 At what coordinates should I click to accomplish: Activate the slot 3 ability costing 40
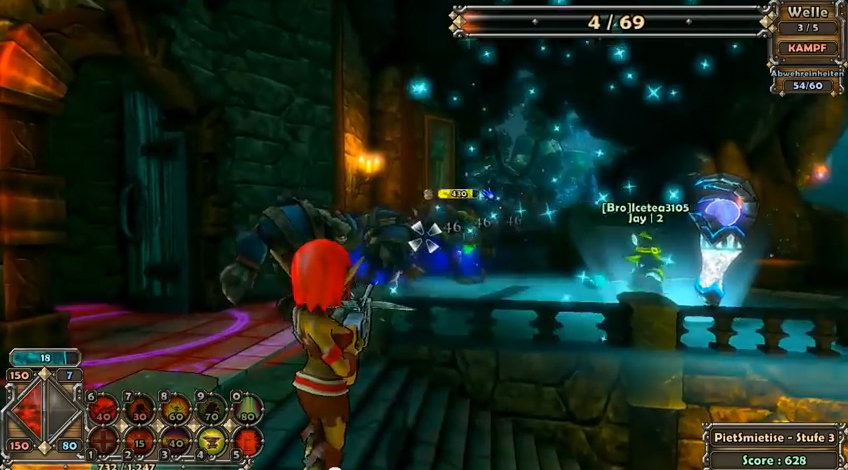pyautogui.click(x=176, y=440)
